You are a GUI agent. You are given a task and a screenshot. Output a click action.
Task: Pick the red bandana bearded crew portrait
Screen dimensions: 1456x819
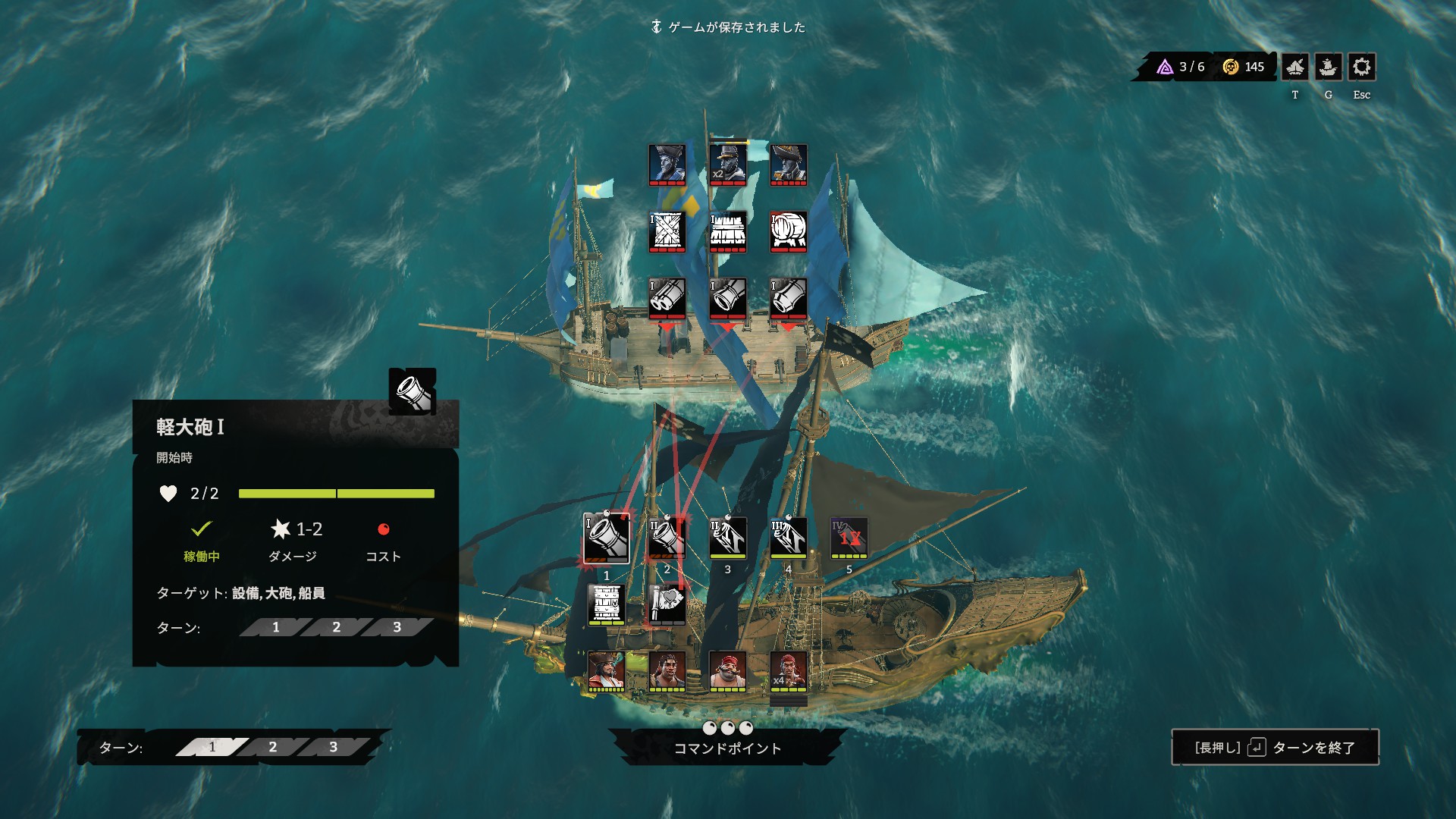click(727, 670)
